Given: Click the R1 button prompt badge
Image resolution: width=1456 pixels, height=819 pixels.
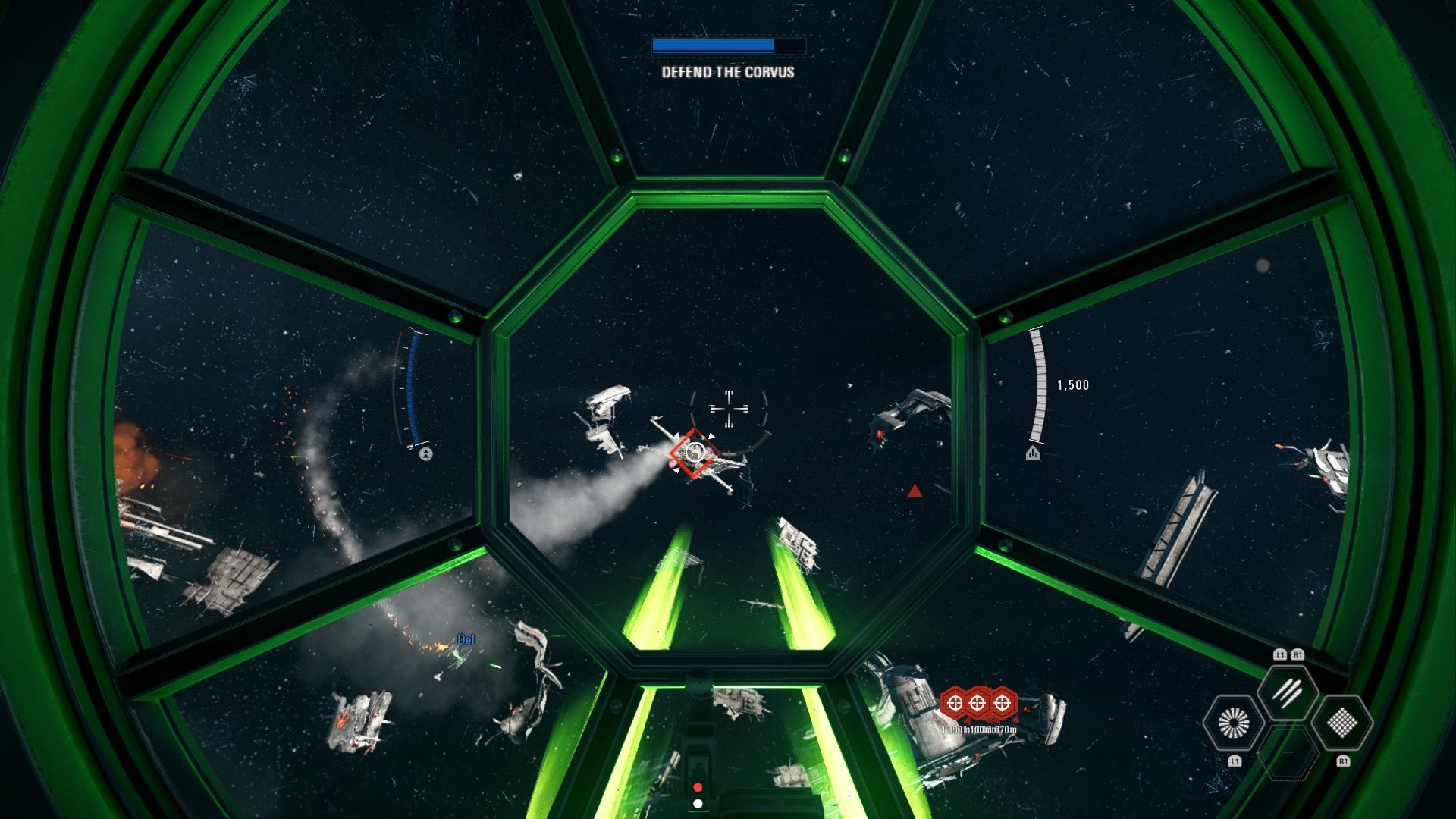Looking at the screenshot, I should [x=1344, y=761].
